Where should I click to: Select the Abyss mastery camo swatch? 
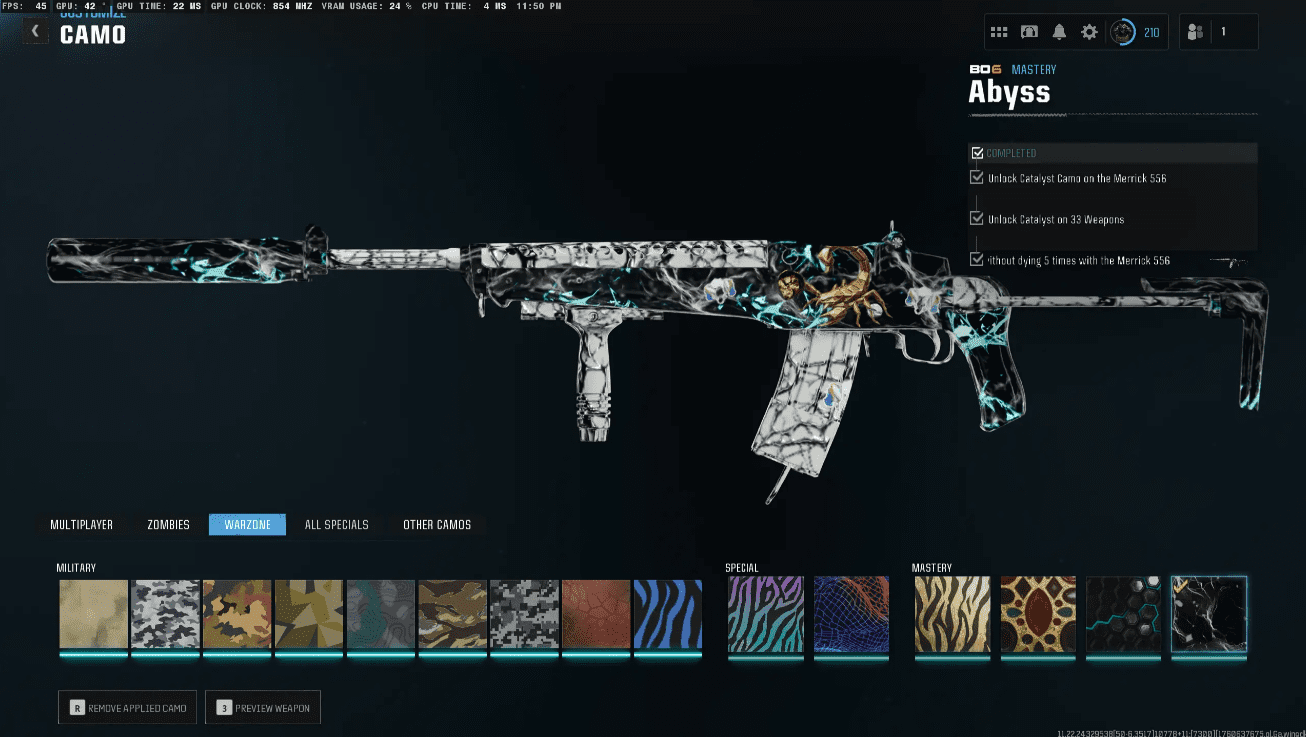tap(1209, 614)
